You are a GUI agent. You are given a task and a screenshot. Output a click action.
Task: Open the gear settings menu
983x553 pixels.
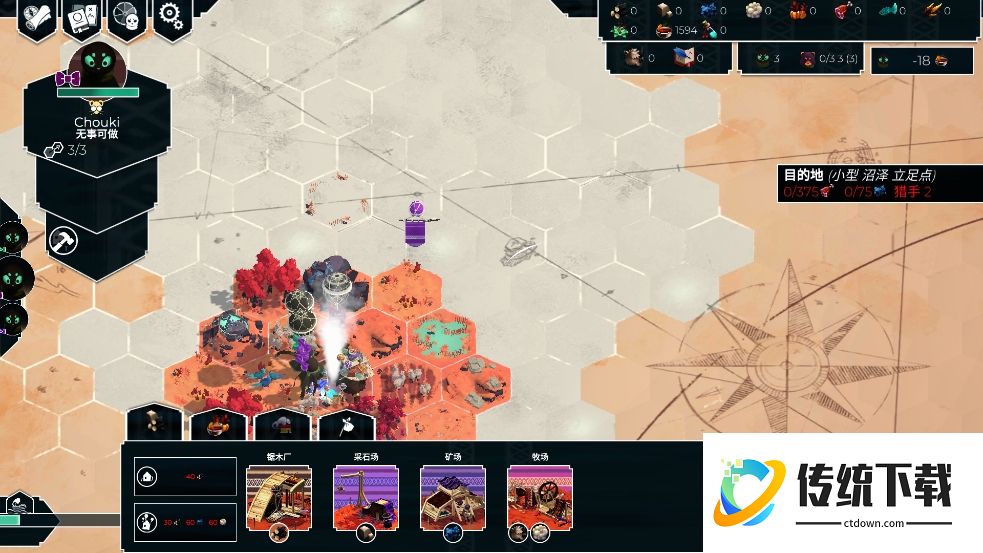170,15
